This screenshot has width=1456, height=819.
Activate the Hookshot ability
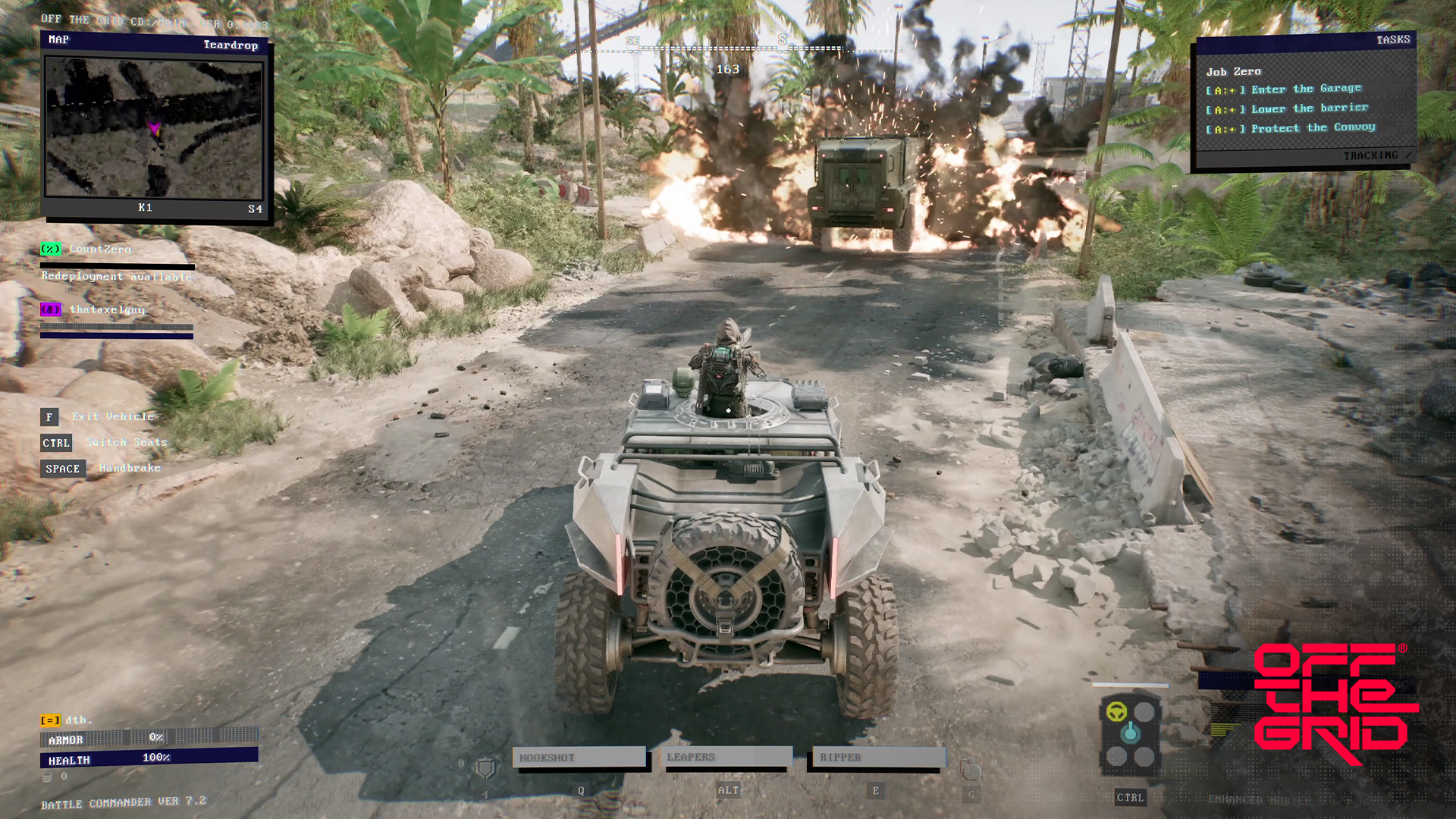pyautogui.click(x=580, y=757)
